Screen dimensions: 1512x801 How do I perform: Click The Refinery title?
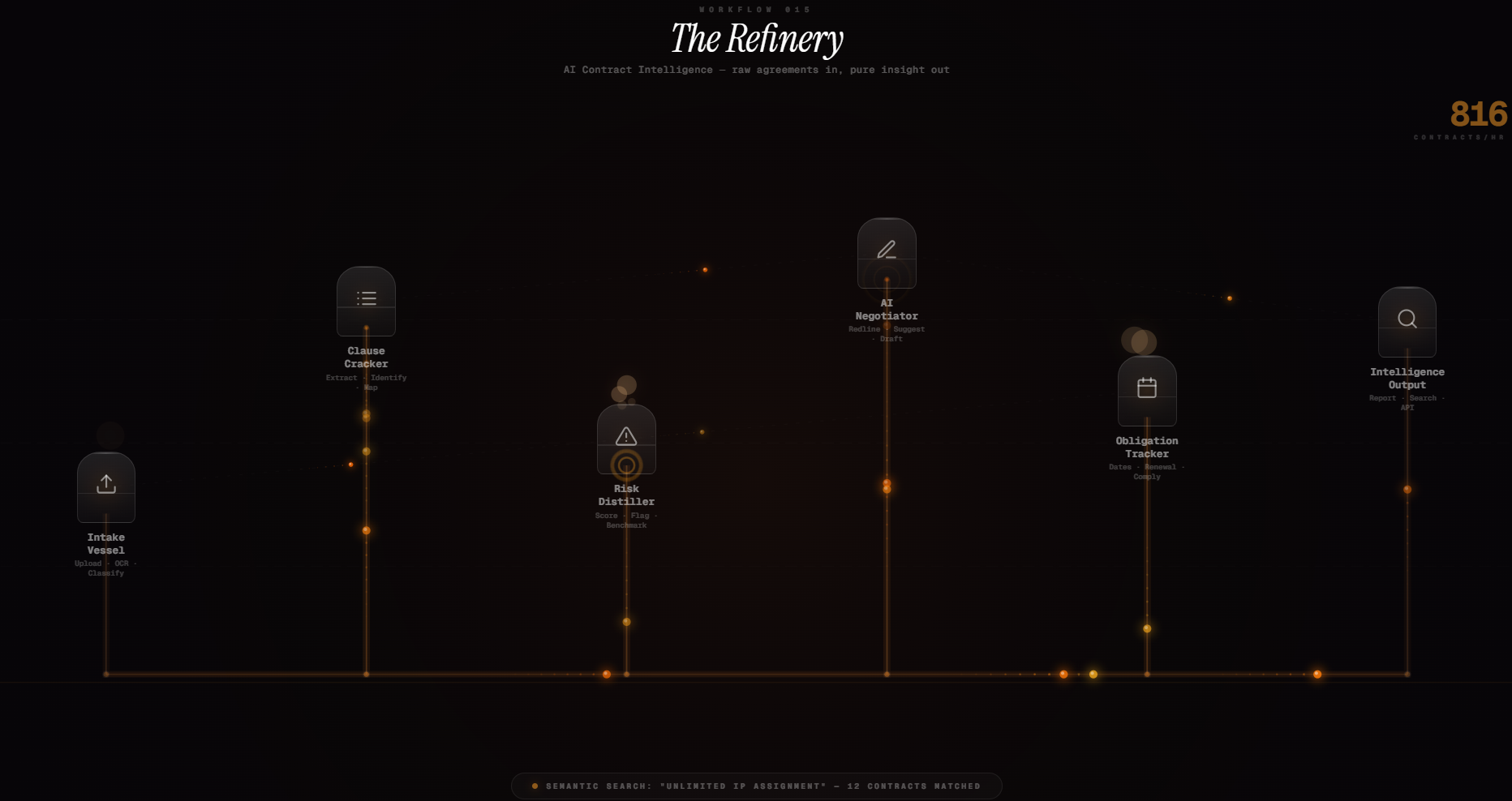tap(757, 38)
